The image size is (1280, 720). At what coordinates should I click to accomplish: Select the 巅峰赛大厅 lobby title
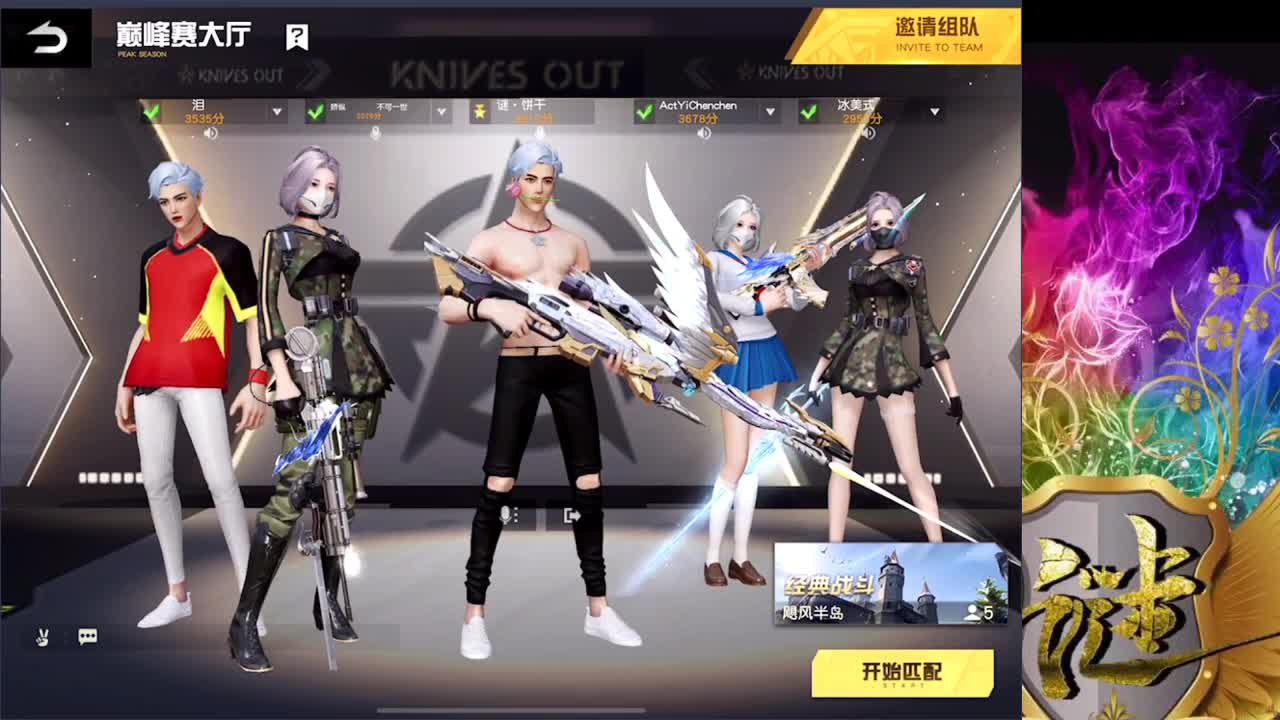pos(180,31)
